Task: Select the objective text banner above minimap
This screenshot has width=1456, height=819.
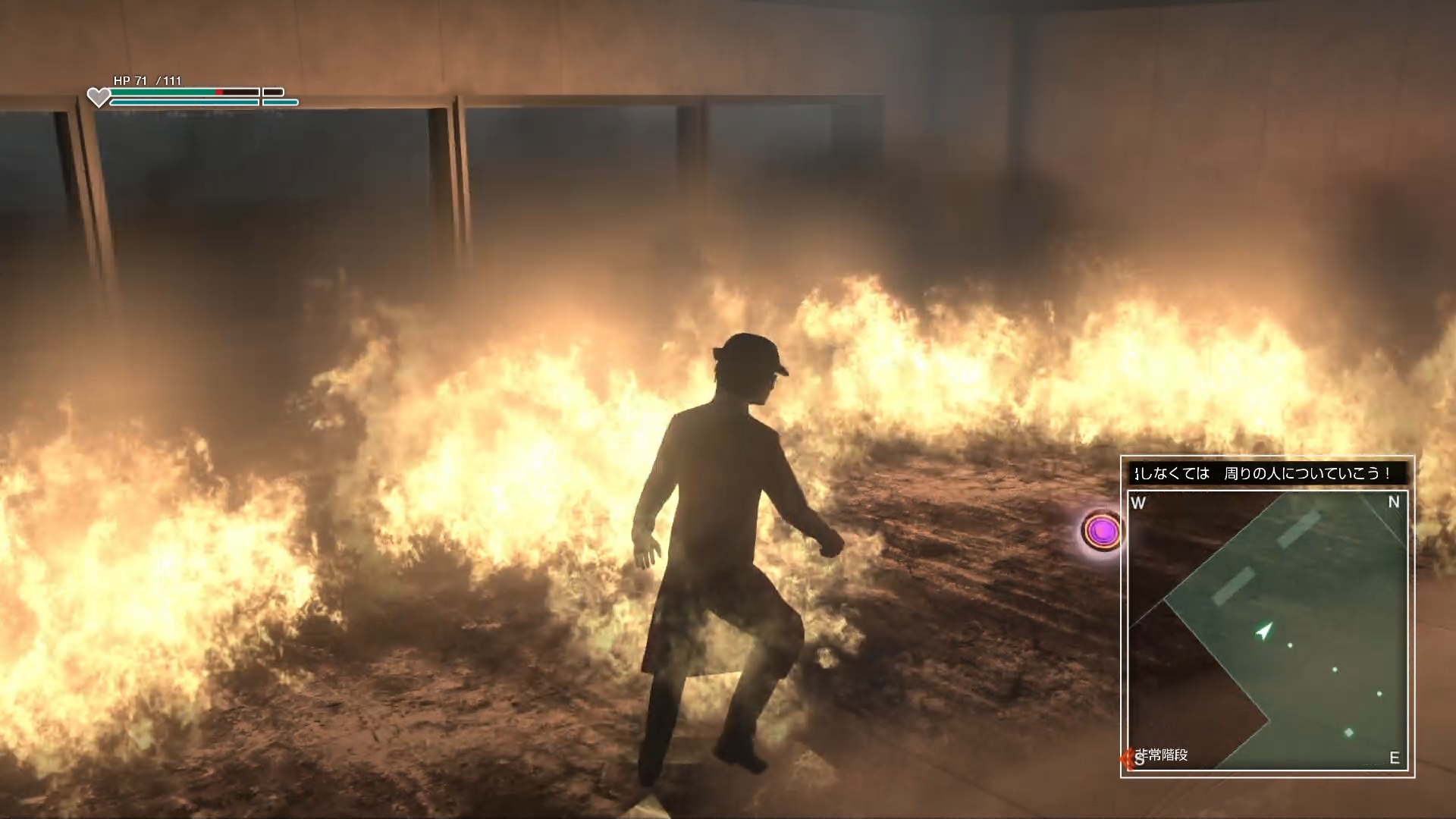Action: pos(1267,474)
